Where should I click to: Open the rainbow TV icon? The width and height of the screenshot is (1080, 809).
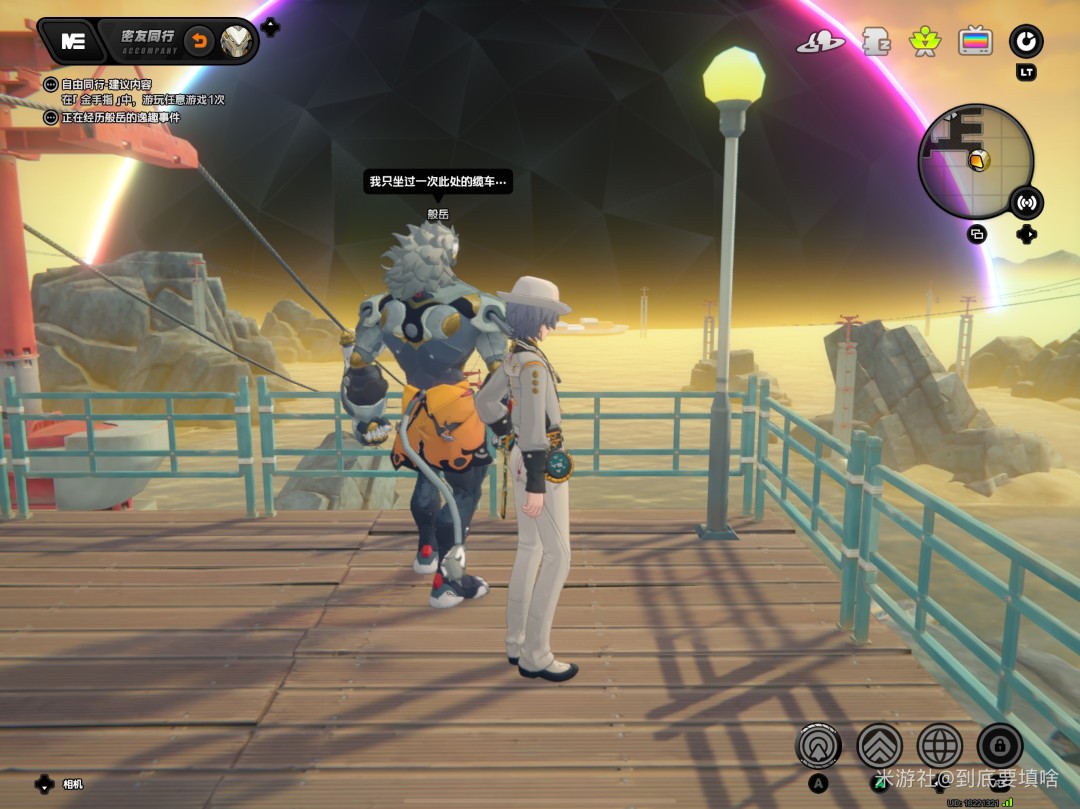coord(975,41)
